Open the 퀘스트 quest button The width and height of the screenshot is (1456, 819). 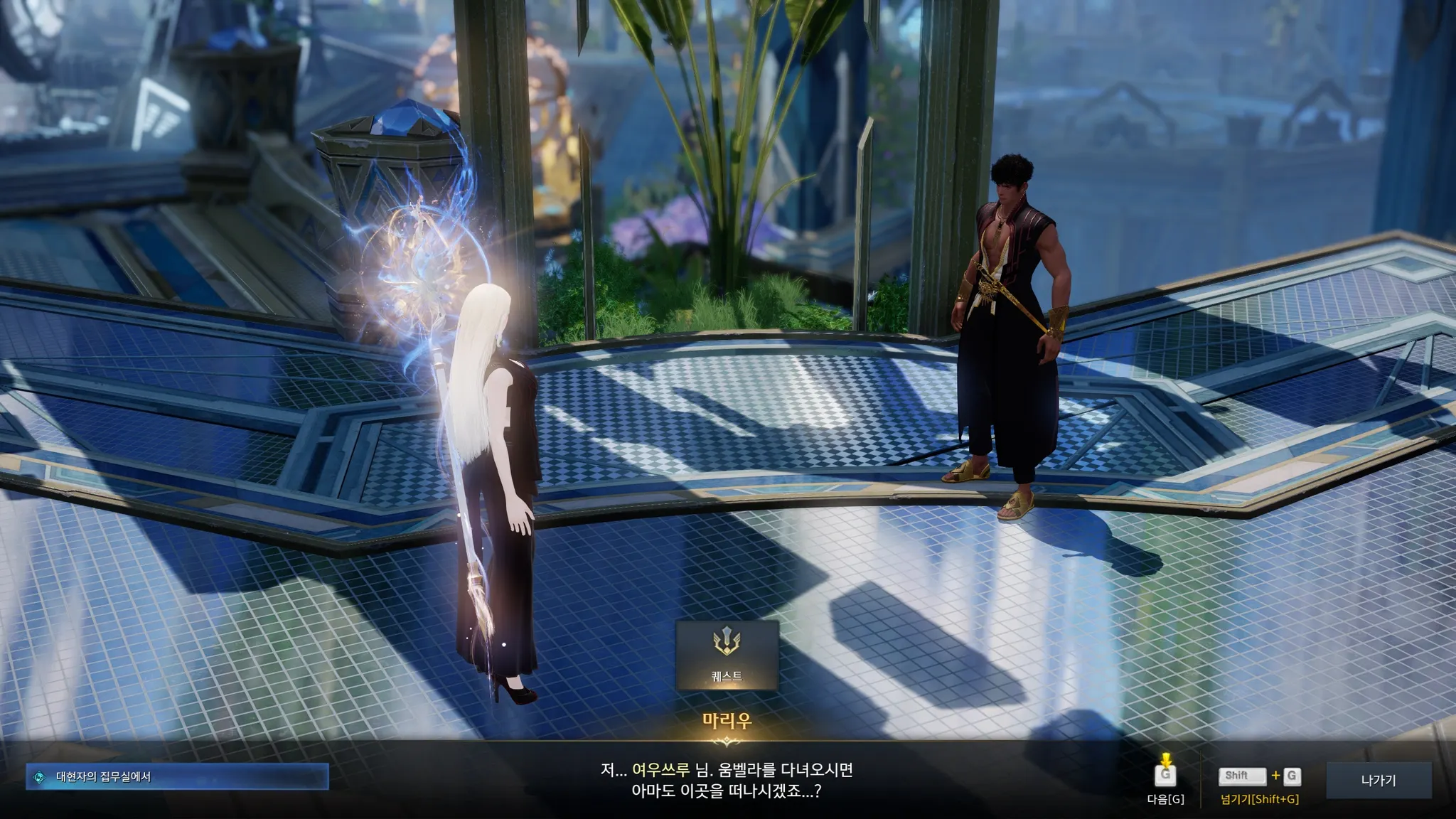727,655
